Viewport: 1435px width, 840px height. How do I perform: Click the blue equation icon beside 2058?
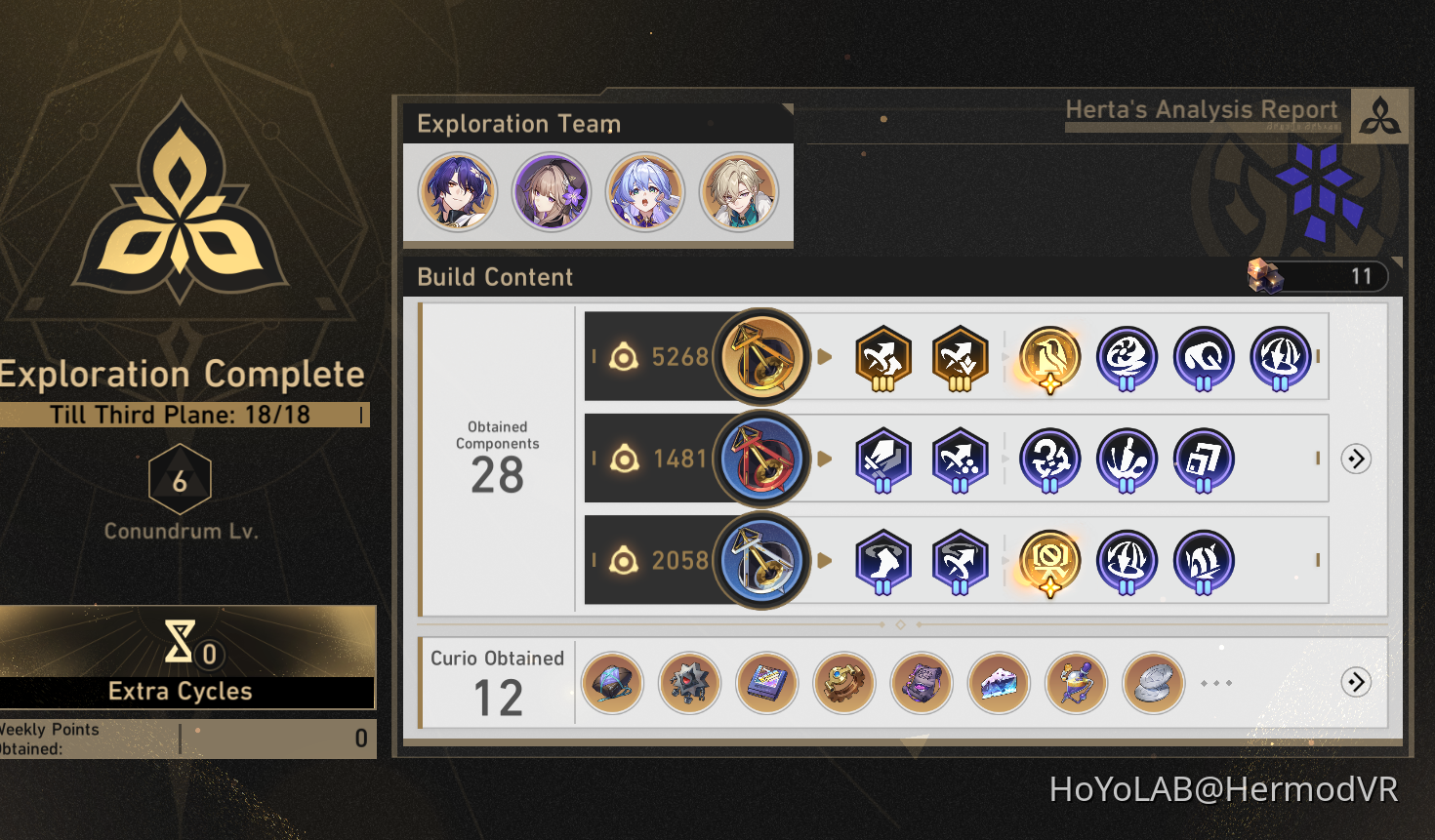[762, 561]
